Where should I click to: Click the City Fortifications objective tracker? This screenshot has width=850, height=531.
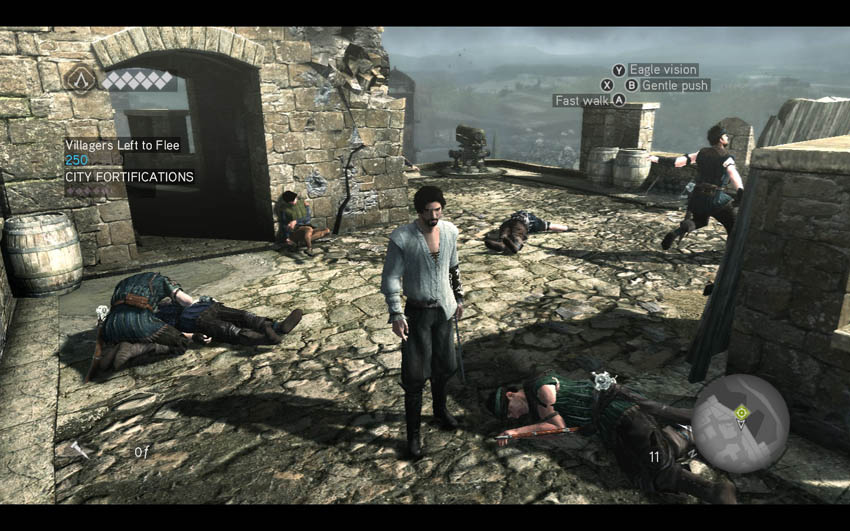(x=129, y=177)
